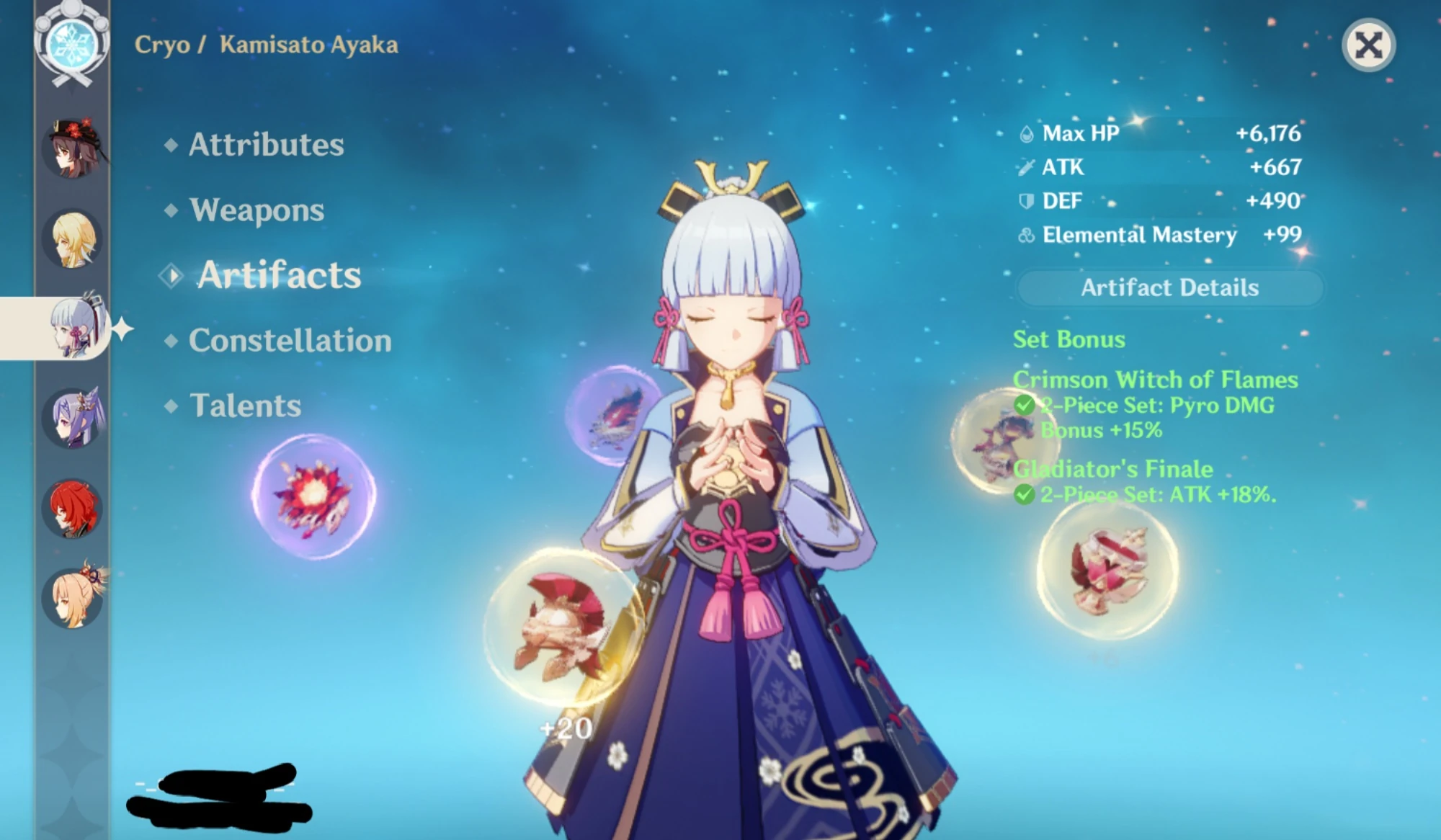This screenshot has width=1441, height=840.
Task: Expand the Constellation section
Action: click(290, 341)
